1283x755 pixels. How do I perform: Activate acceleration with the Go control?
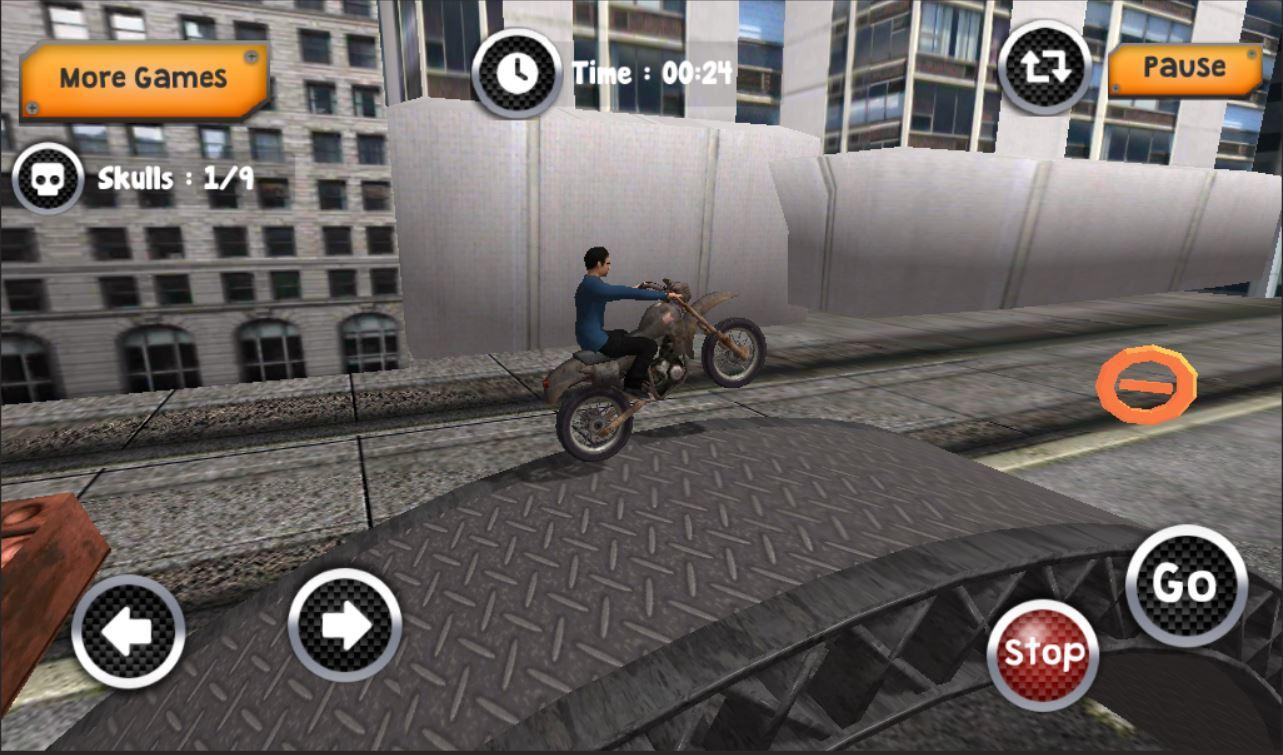tap(1185, 585)
